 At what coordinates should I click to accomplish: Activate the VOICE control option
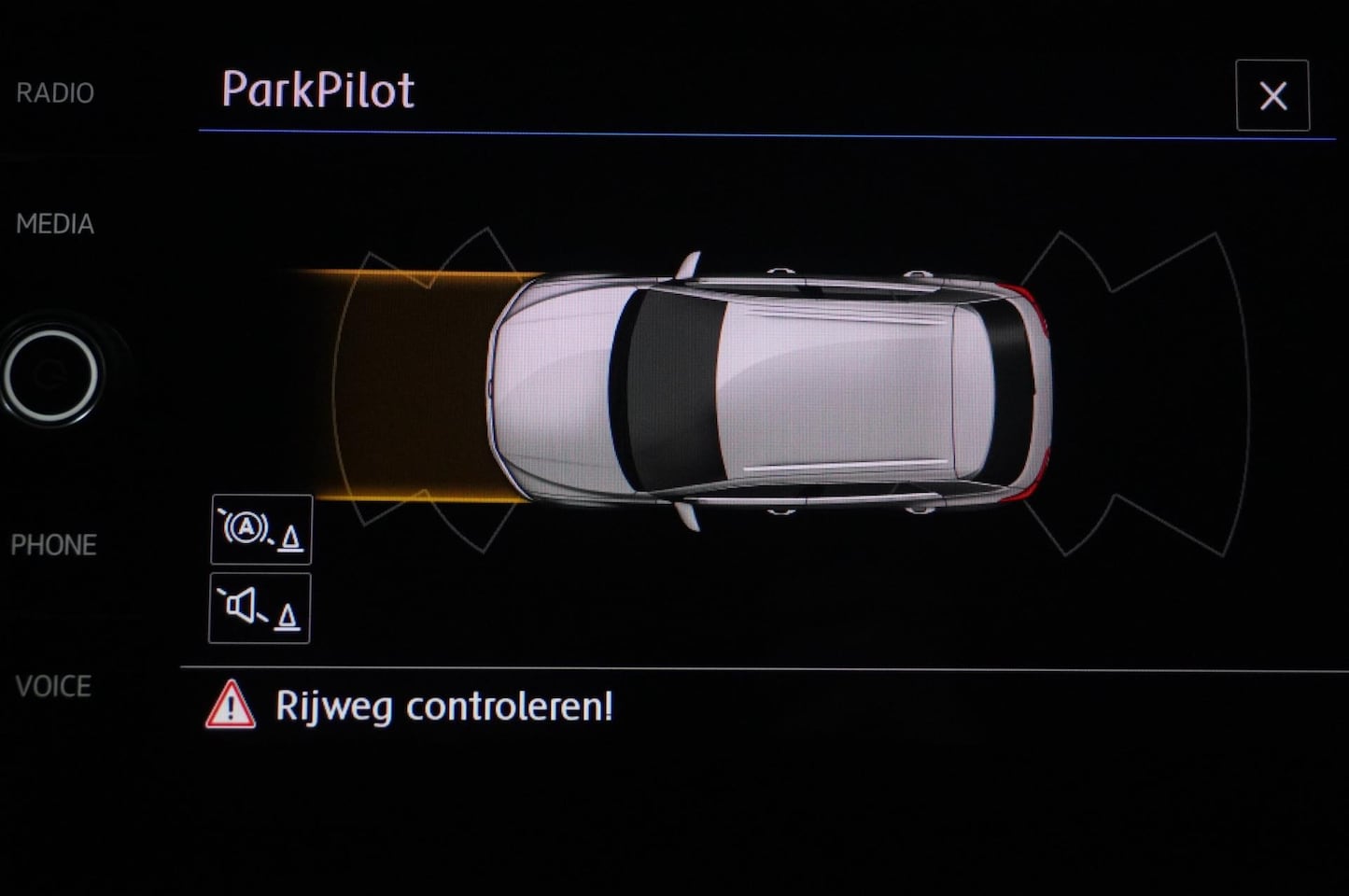coord(53,687)
